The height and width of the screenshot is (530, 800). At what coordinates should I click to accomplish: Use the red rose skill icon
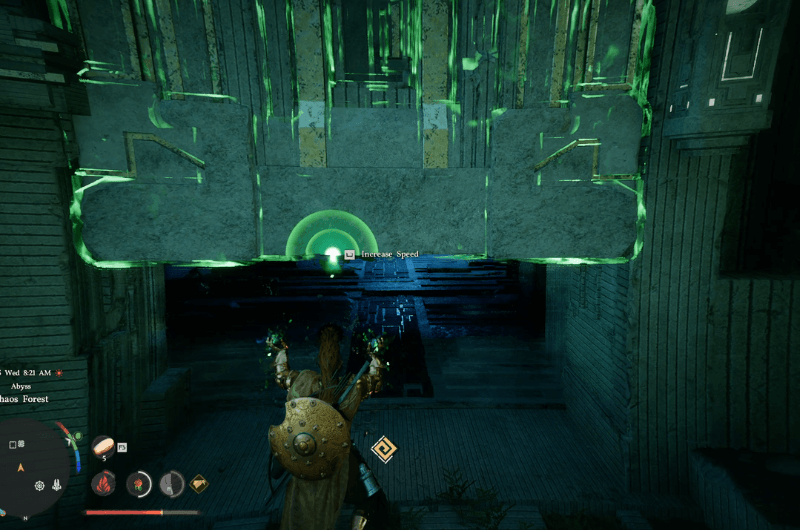(x=138, y=484)
